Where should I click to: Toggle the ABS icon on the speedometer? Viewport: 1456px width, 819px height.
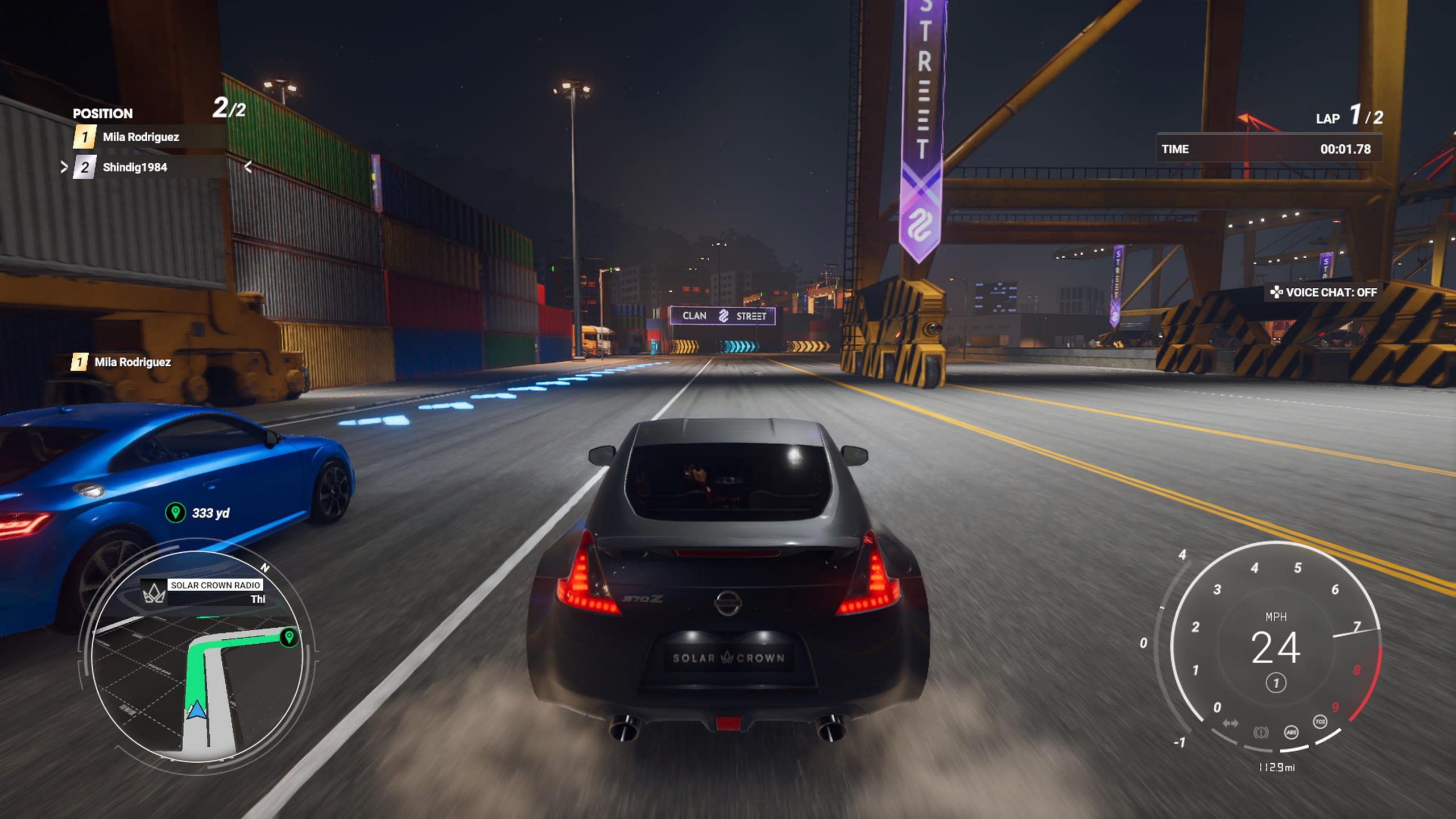(x=1291, y=732)
